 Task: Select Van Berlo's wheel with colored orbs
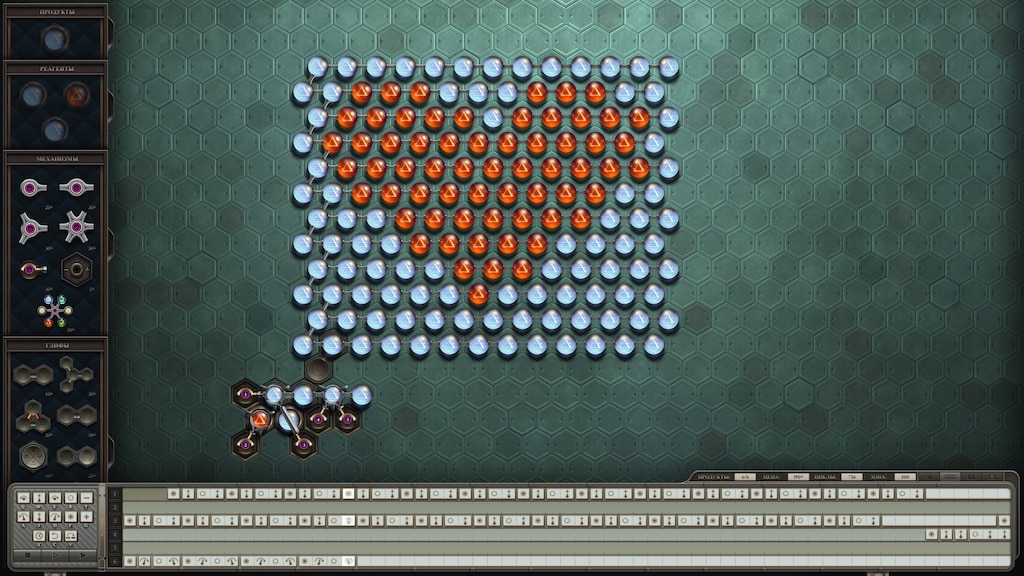tap(54, 312)
